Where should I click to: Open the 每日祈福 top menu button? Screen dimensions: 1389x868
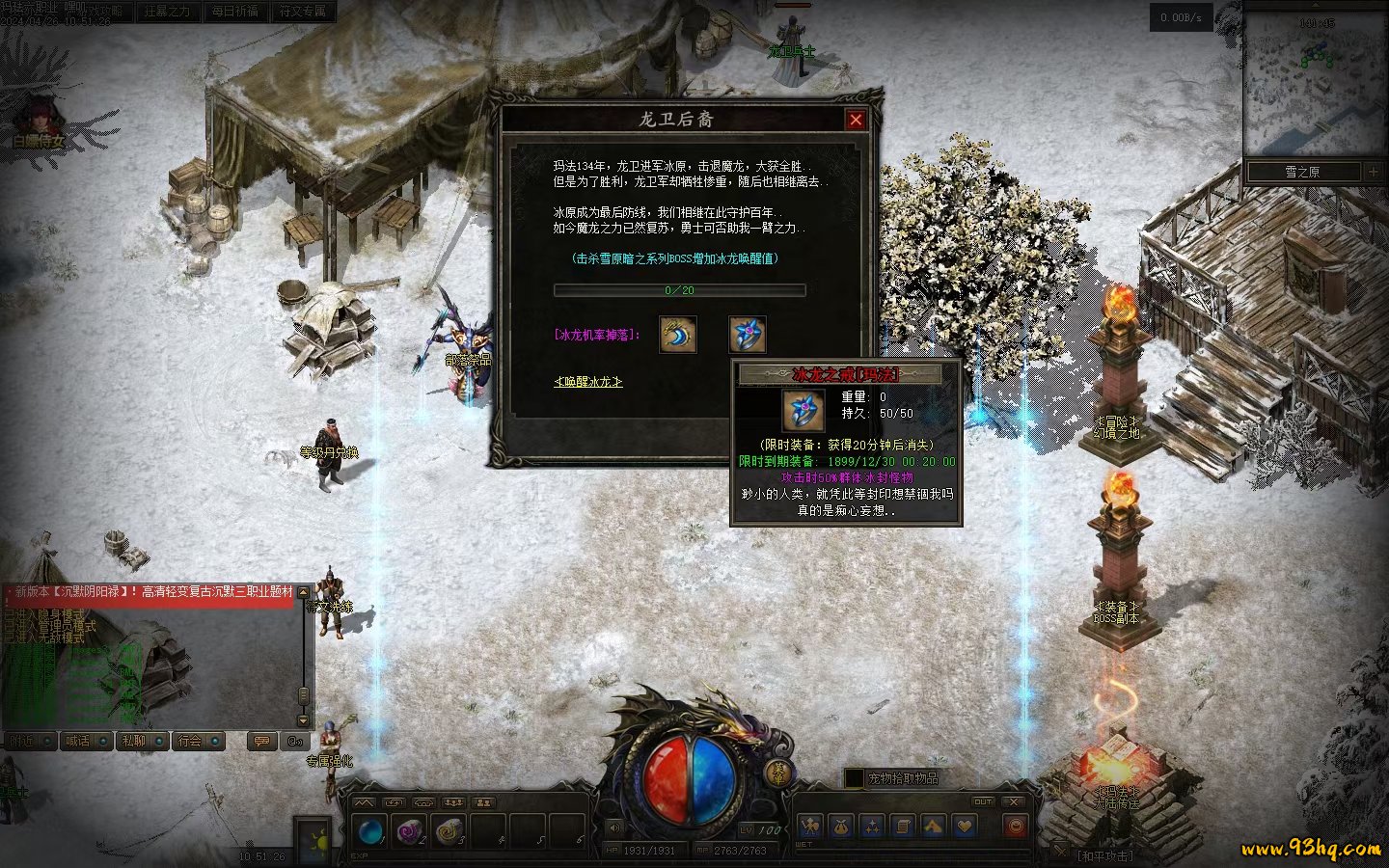[x=234, y=12]
